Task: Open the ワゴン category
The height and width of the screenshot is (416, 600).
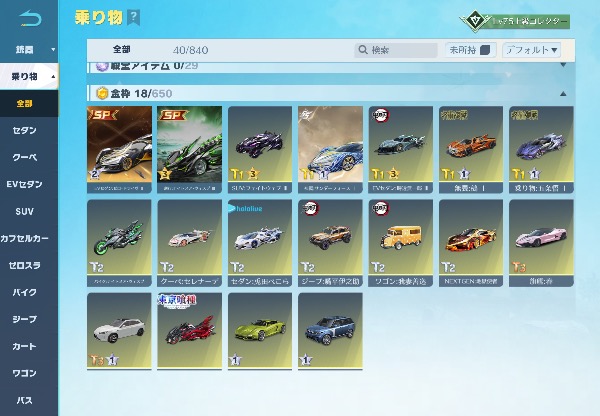Action: [25, 374]
